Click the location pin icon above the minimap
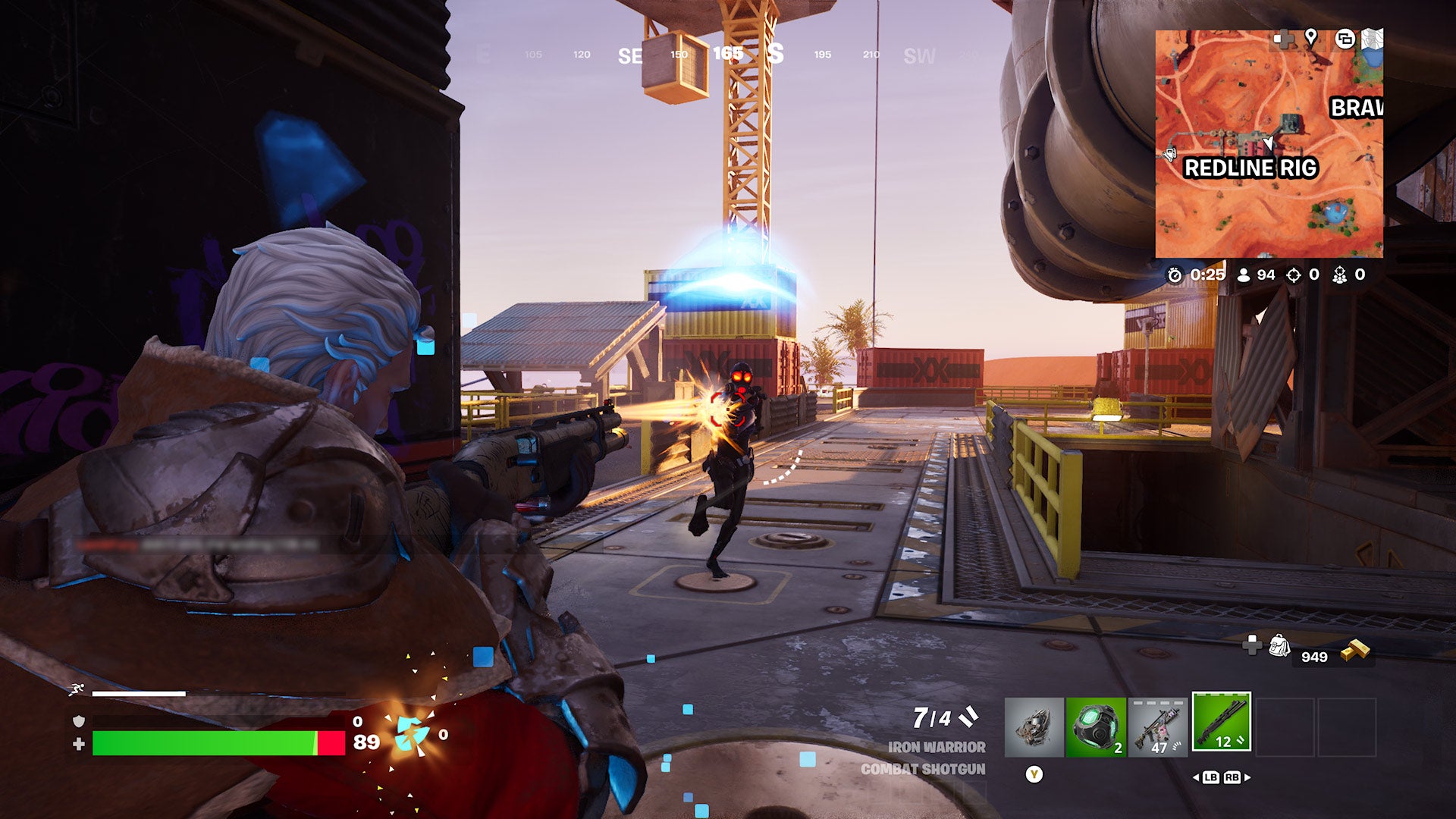The image size is (1456, 819). tap(1310, 37)
